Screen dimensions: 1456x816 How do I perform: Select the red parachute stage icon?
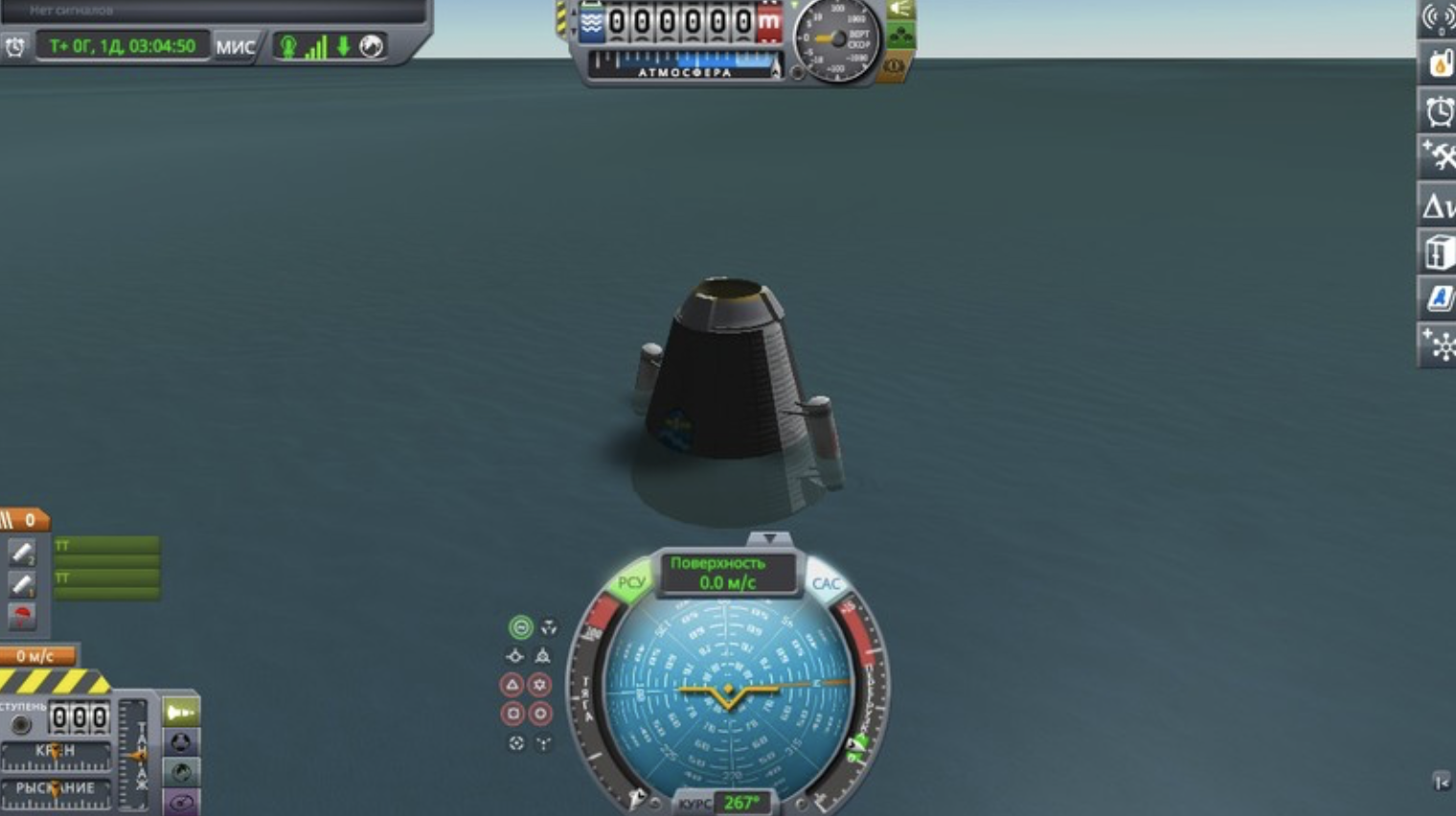tap(22, 616)
